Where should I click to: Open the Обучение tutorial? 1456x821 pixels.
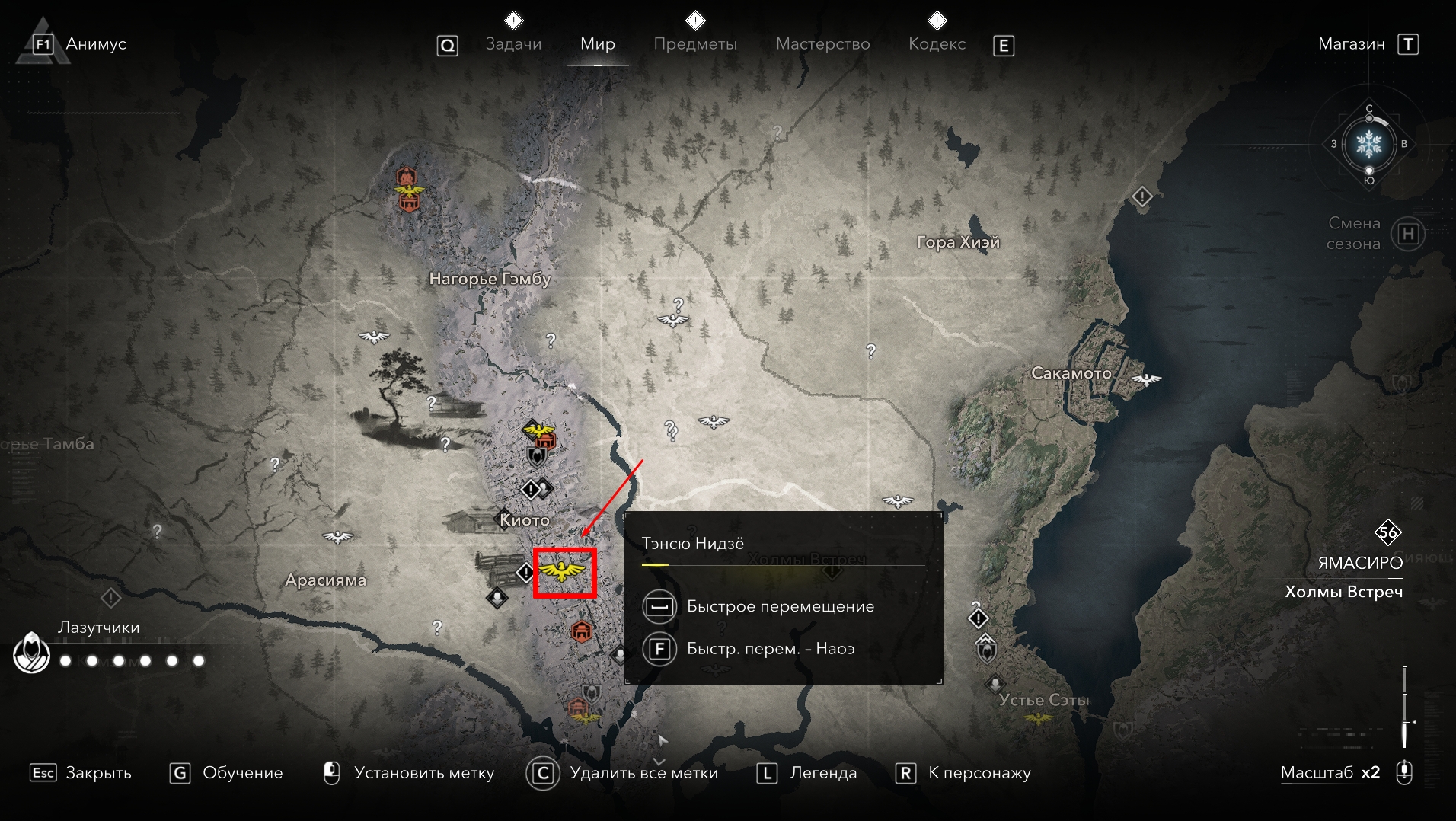(241, 773)
